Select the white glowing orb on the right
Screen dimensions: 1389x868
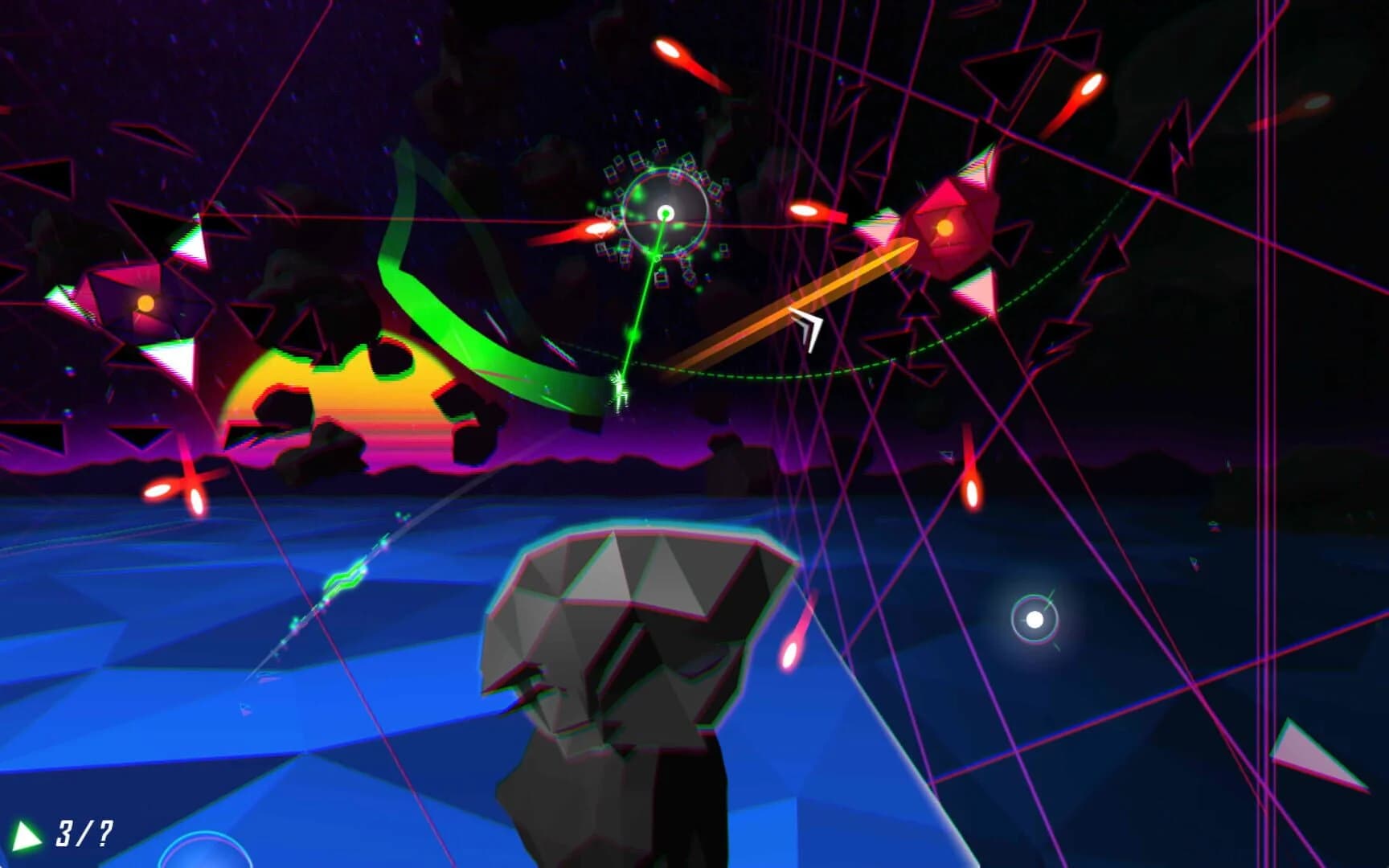click(1033, 620)
